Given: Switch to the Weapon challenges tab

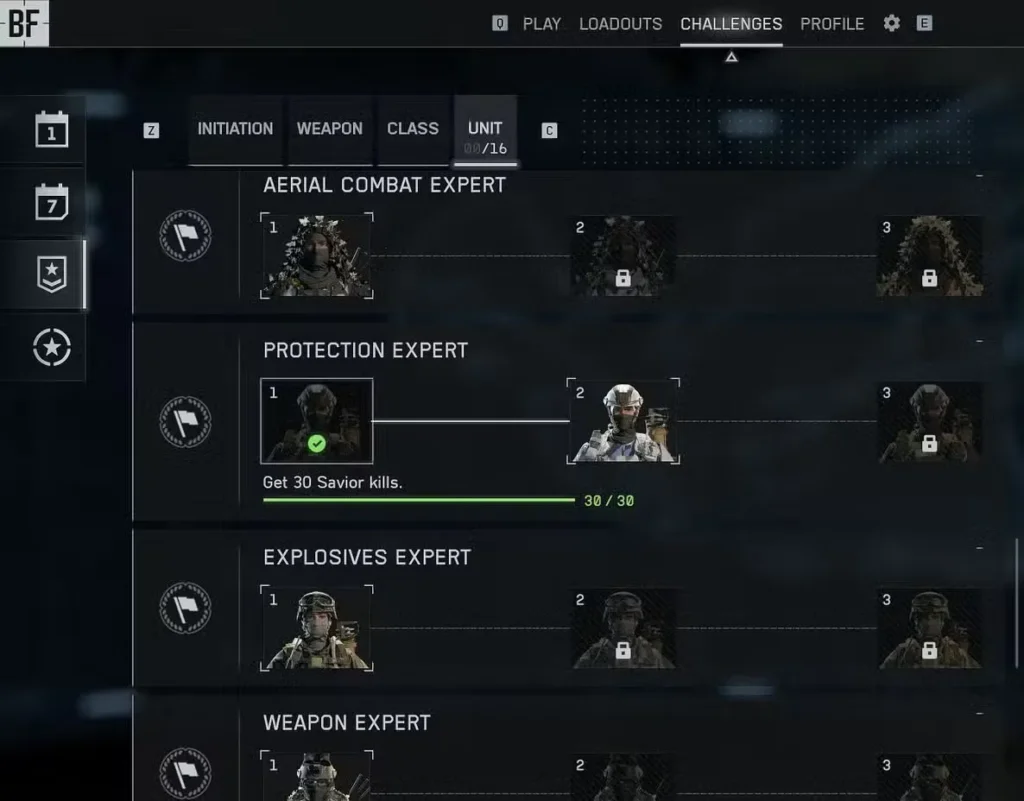Looking at the screenshot, I should pos(329,129).
